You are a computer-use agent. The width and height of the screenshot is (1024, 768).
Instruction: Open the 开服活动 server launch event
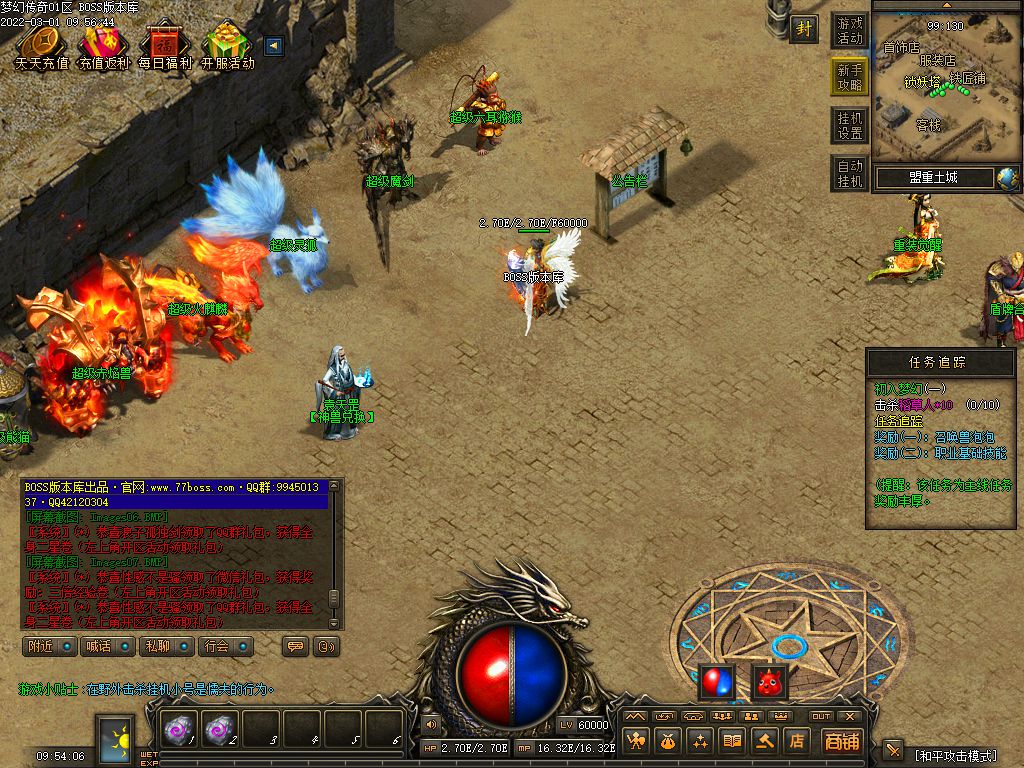pos(228,45)
